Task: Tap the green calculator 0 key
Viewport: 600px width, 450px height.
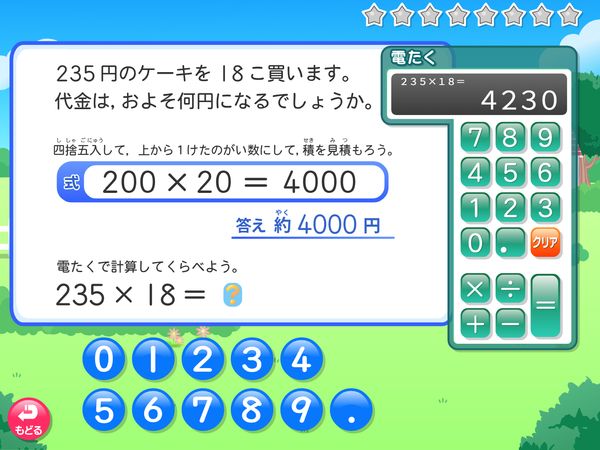Action: (x=476, y=242)
